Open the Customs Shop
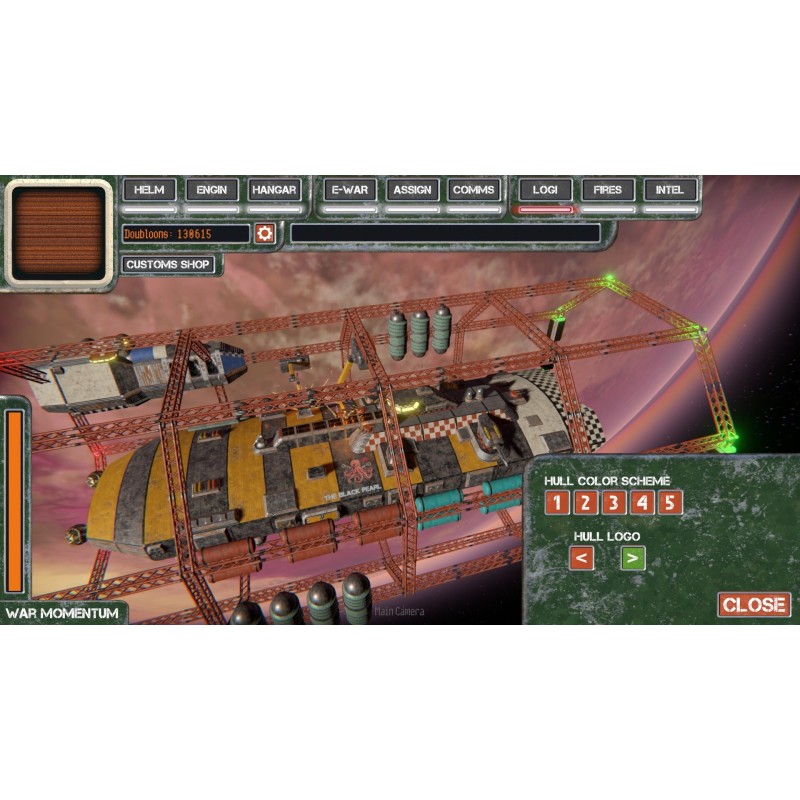Image resolution: width=800 pixels, height=800 pixels. [168, 265]
